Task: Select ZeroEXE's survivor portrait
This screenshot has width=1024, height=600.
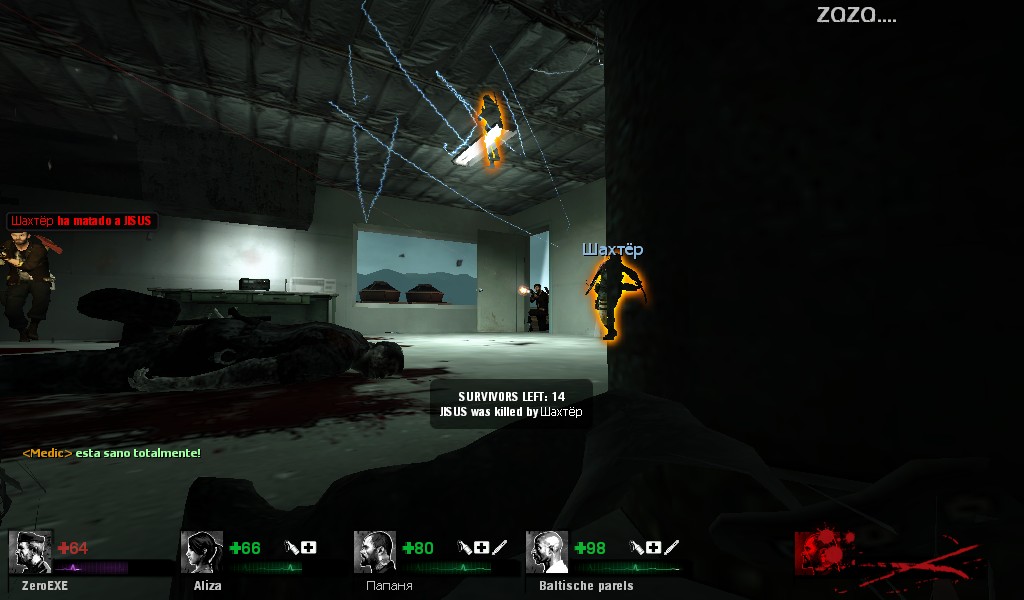Action: pos(30,552)
